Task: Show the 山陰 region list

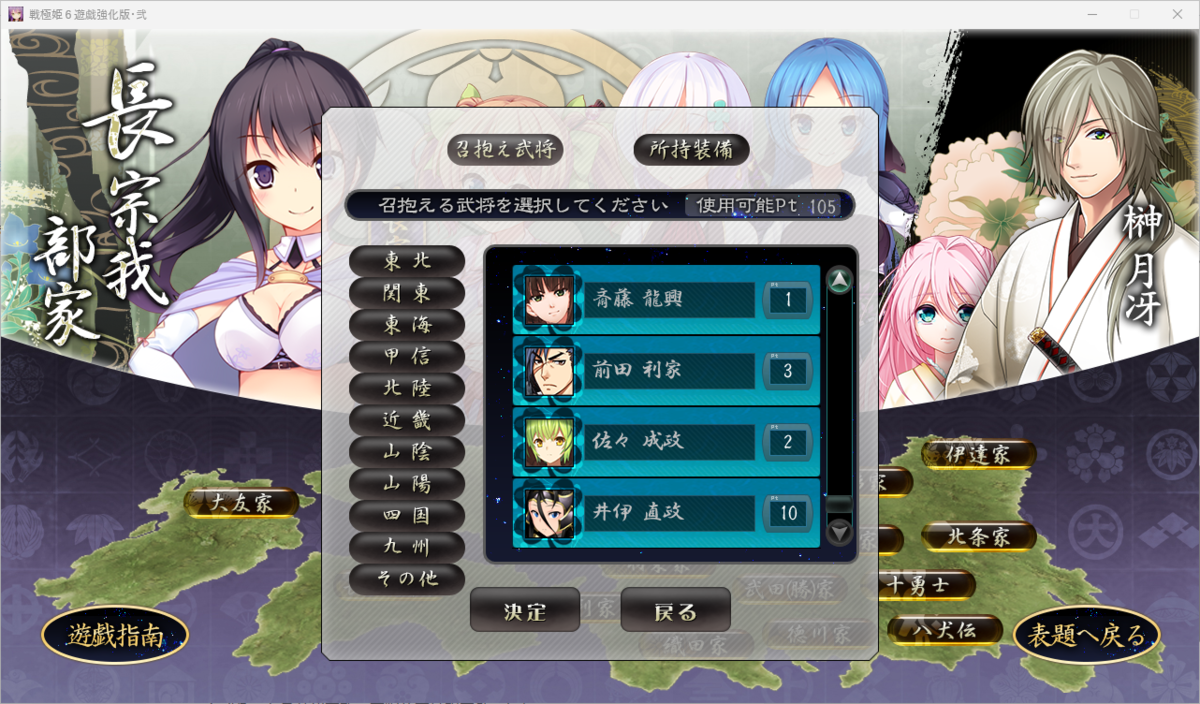Action: click(407, 452)
